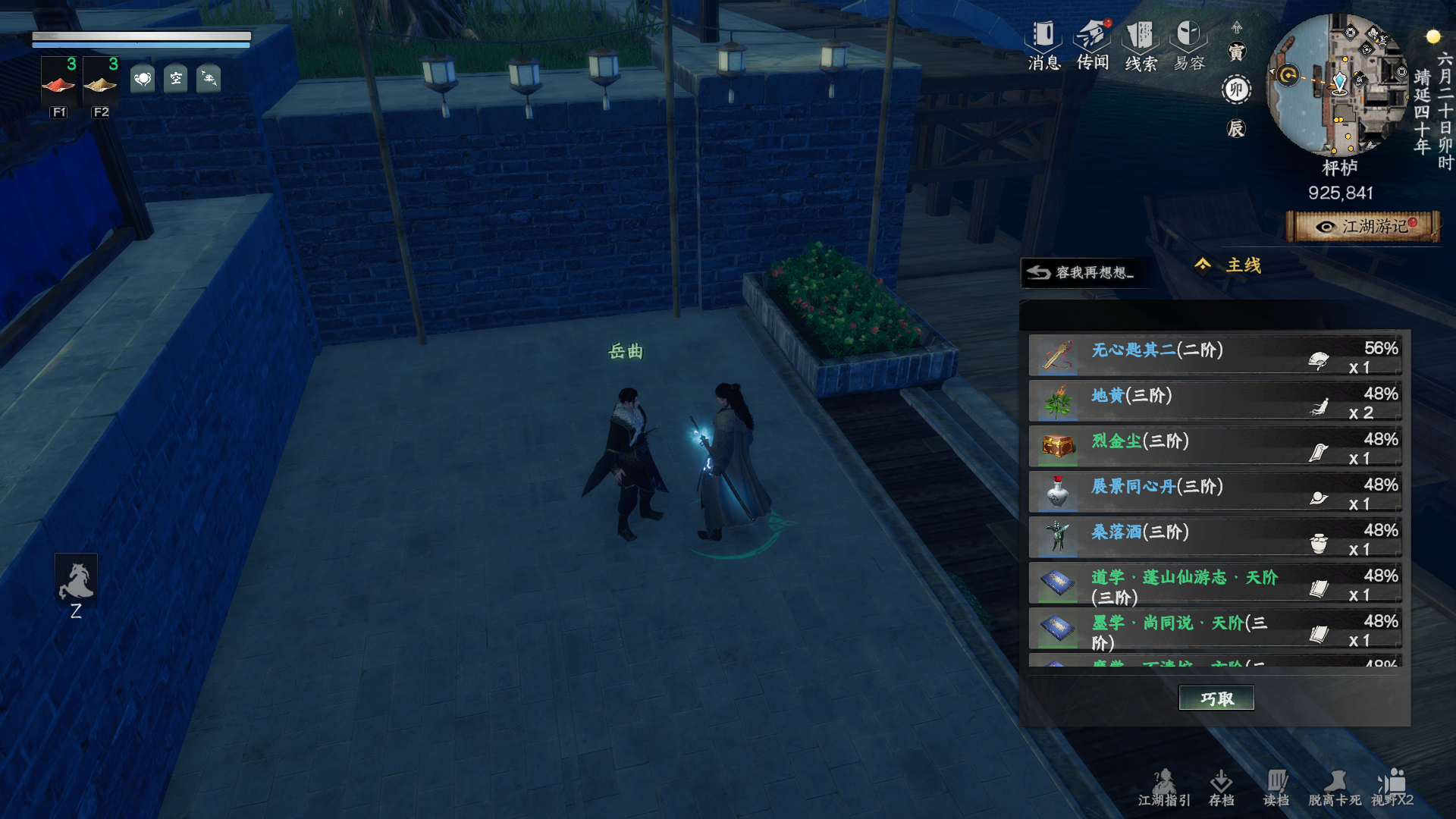
Task: Open the 易容 disguise menu
Action: click(1189, 45)
